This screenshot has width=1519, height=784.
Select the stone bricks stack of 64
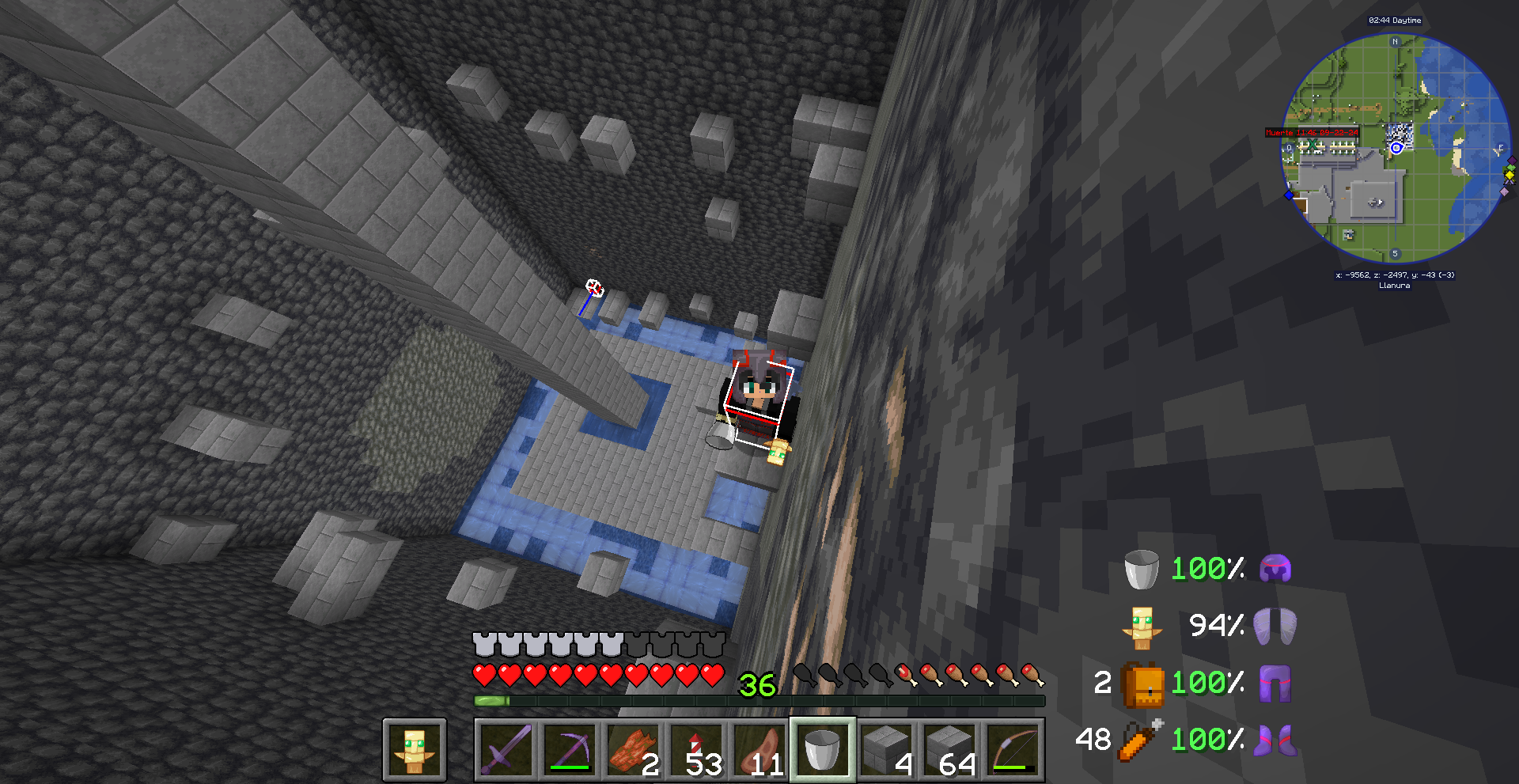(x=949, y=749)
